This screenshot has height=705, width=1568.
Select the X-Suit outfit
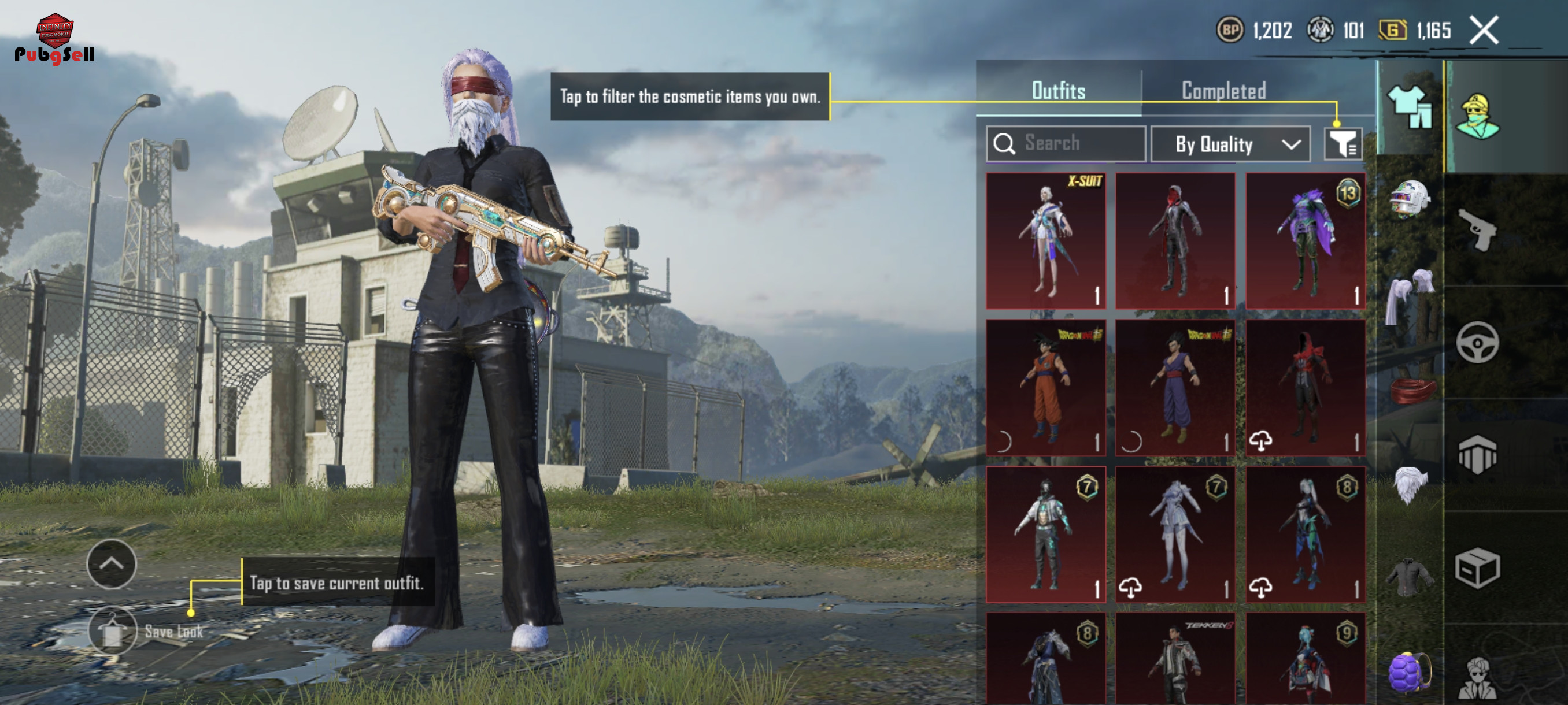tap(1046, 241)
